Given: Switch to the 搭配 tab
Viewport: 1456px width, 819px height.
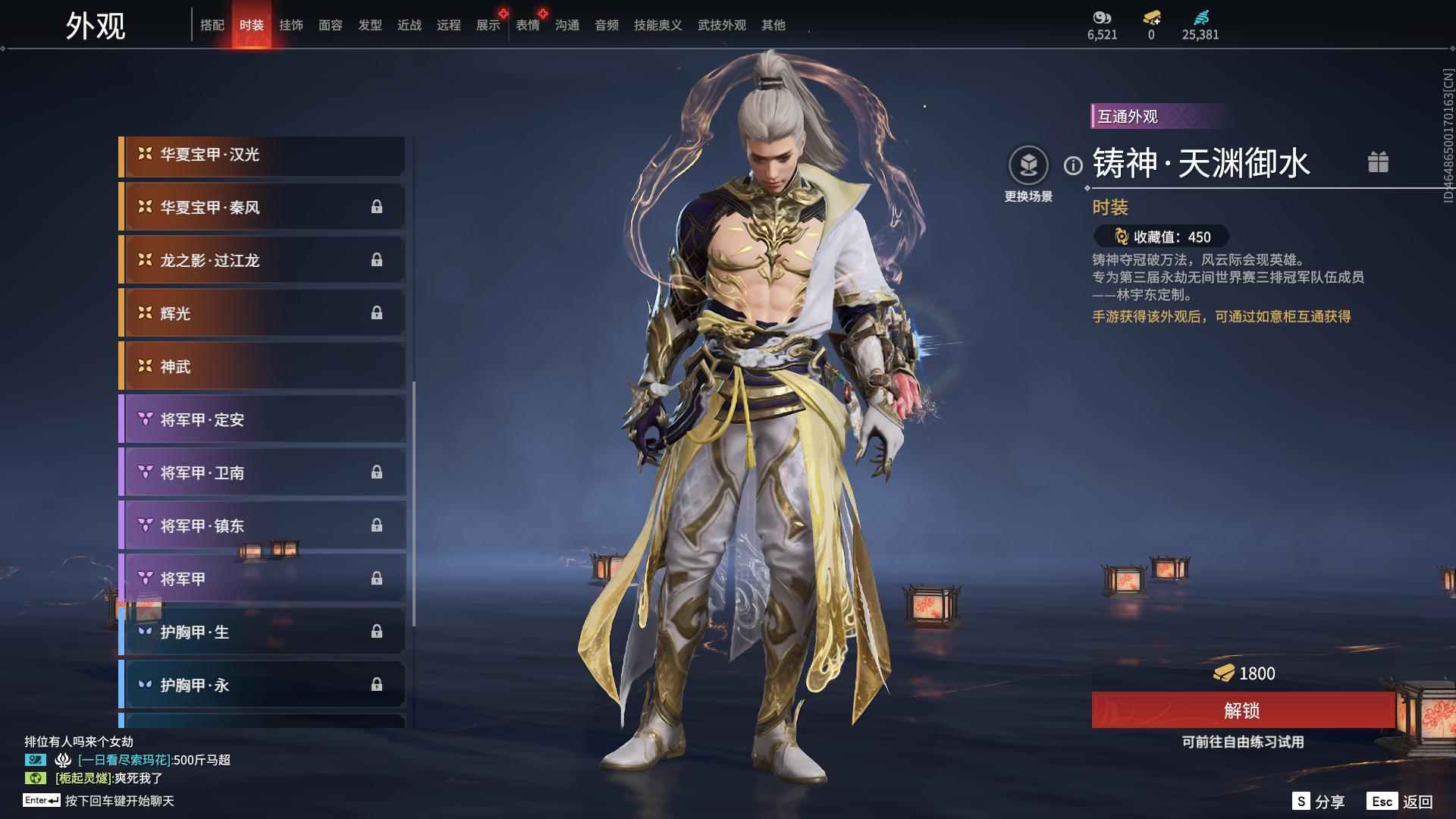Looking at the screenshot, I should (x=214, y=24).
